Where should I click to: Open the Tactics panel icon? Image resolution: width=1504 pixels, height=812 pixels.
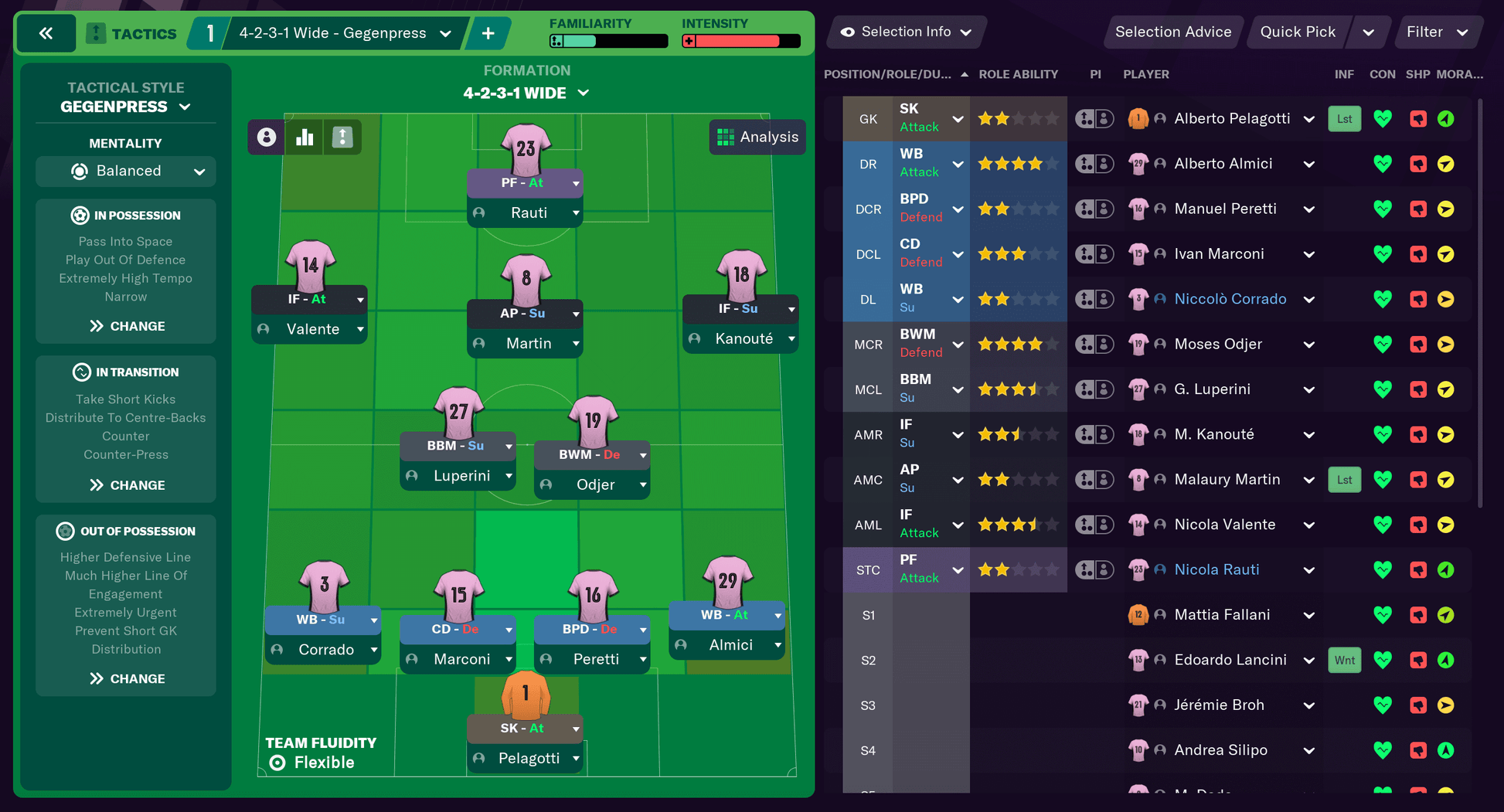tap(95, 32)
